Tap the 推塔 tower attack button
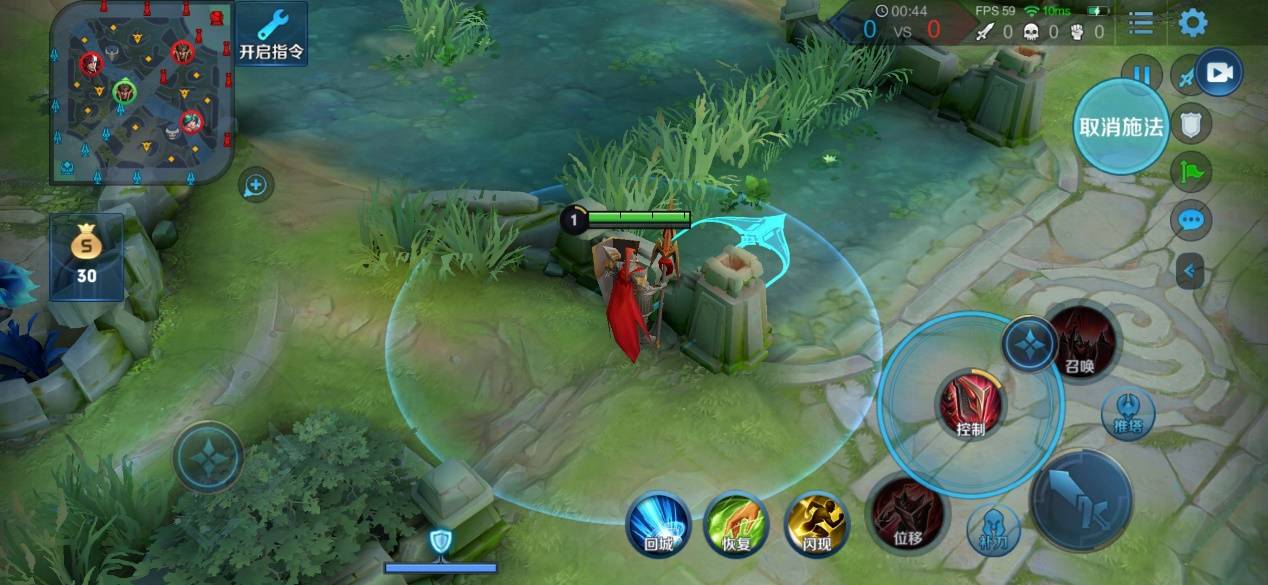Viewport: 1268px width, 585px height. 1128,413
